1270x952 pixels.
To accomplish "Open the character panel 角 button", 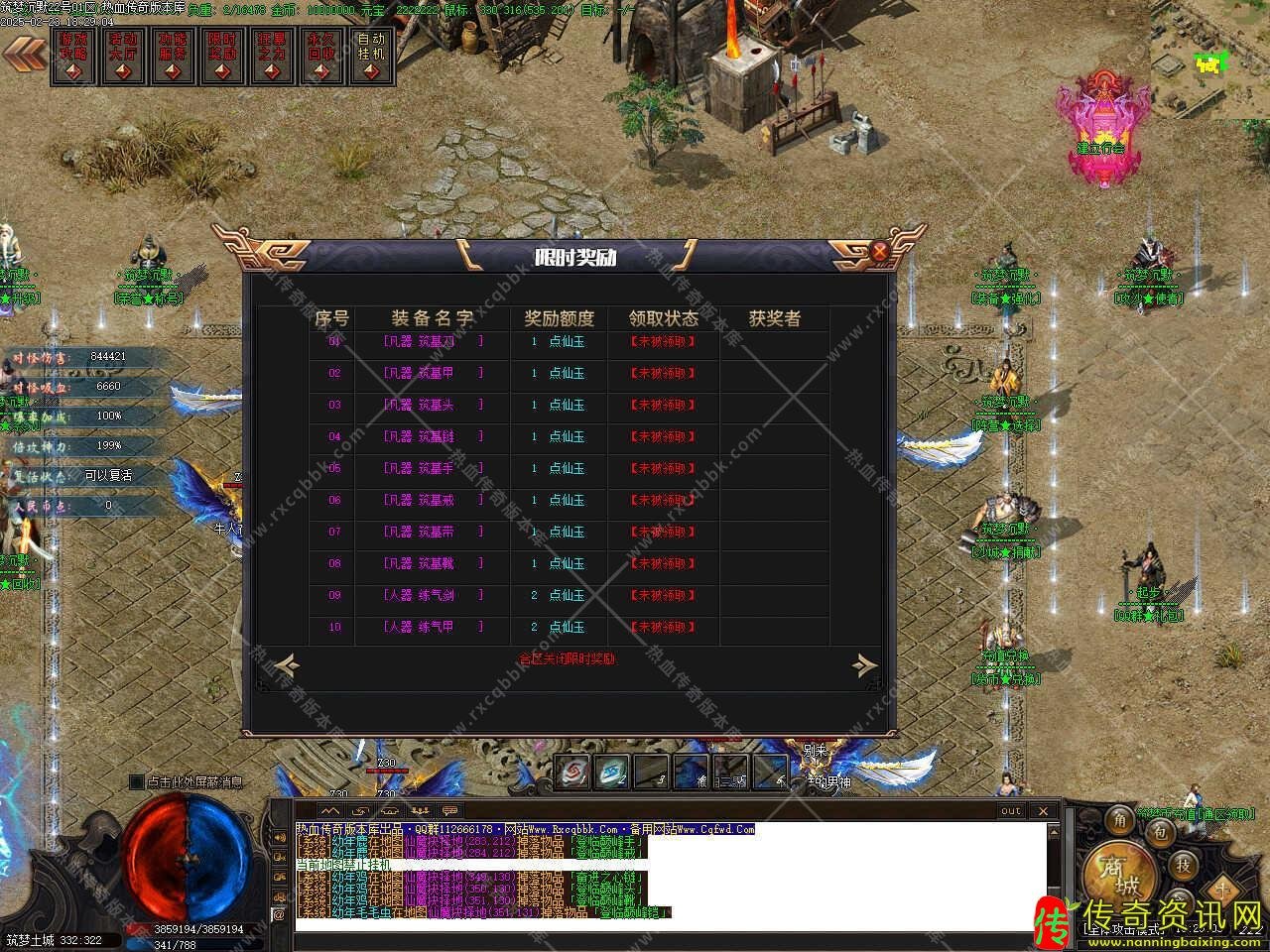I will pos(1120,820).
